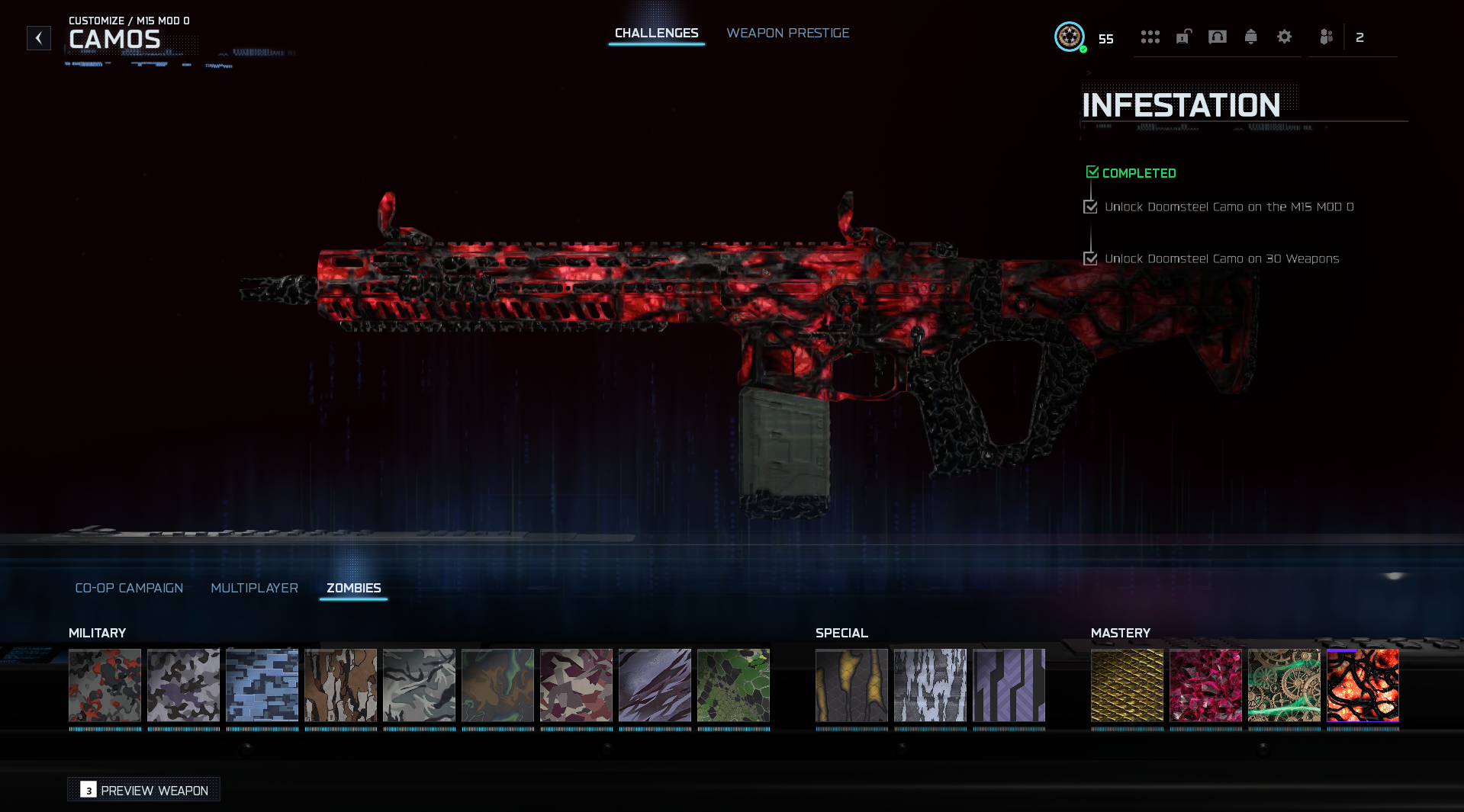This screenshot has height=812, width=1464.
Task: Select the gold dripping special camo
Action: click(851, 685)
